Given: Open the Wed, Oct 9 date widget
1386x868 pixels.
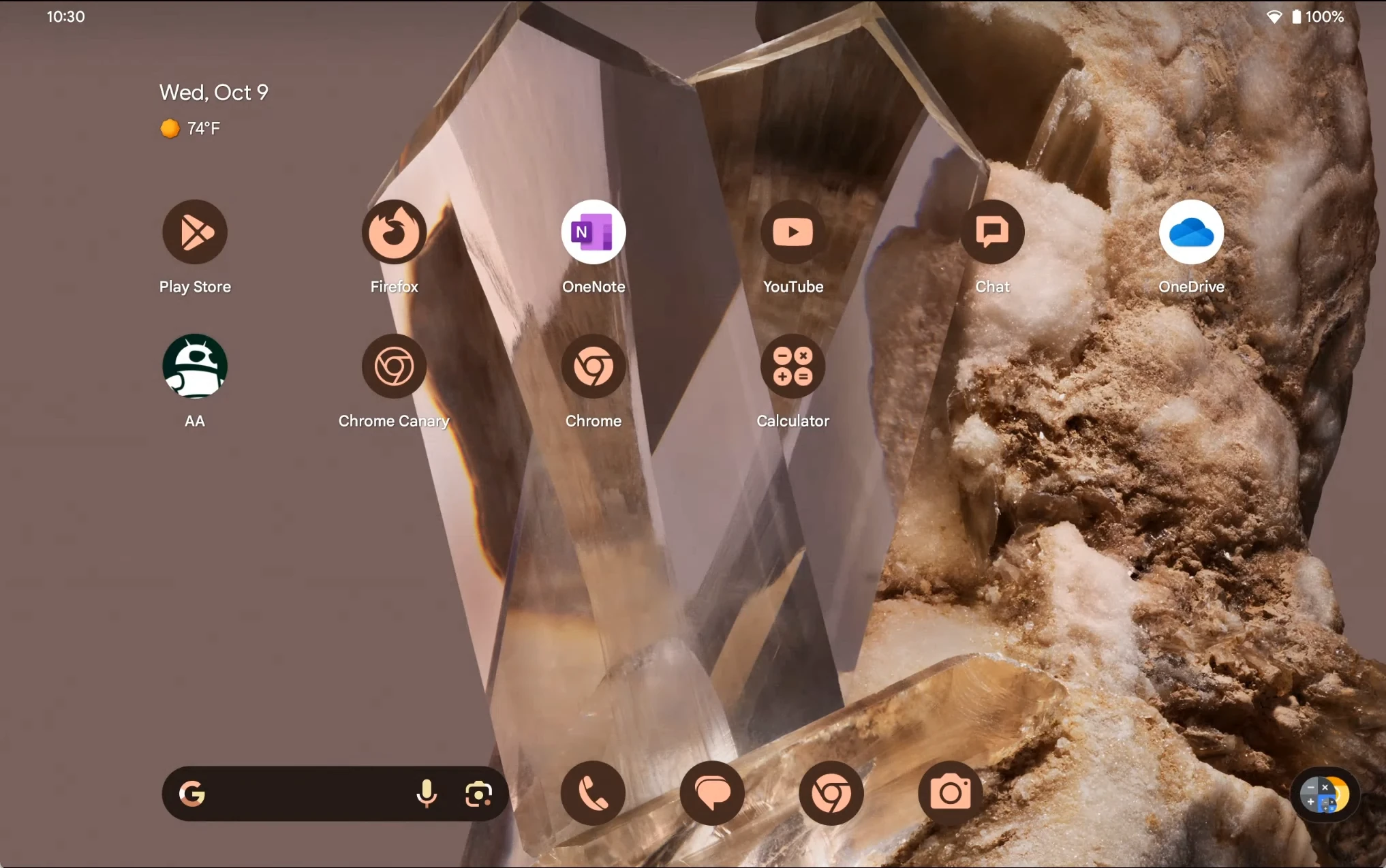Looking at the screenshot, I should 214,93.
